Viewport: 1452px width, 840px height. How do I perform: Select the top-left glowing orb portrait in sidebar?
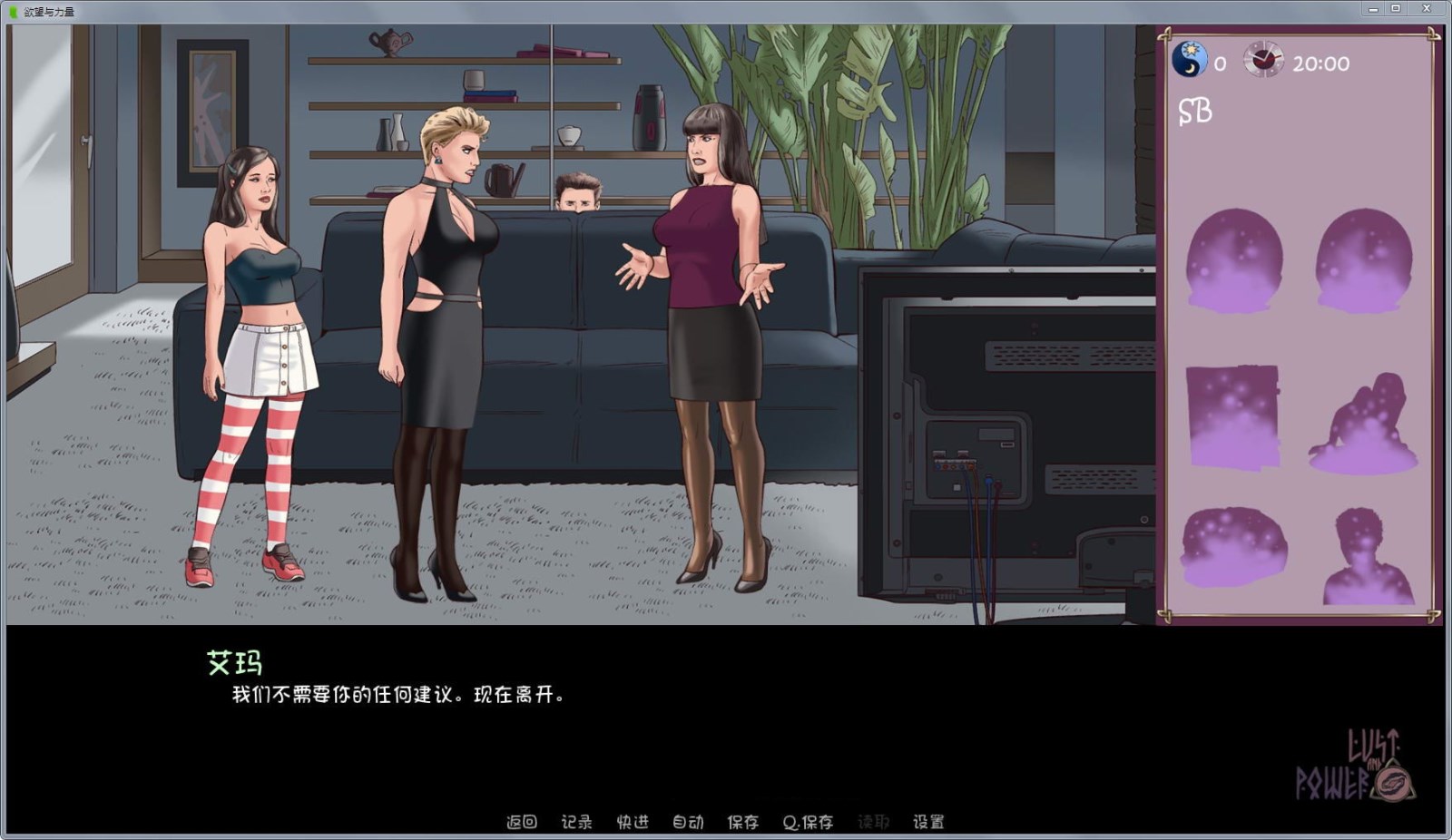1237,259
